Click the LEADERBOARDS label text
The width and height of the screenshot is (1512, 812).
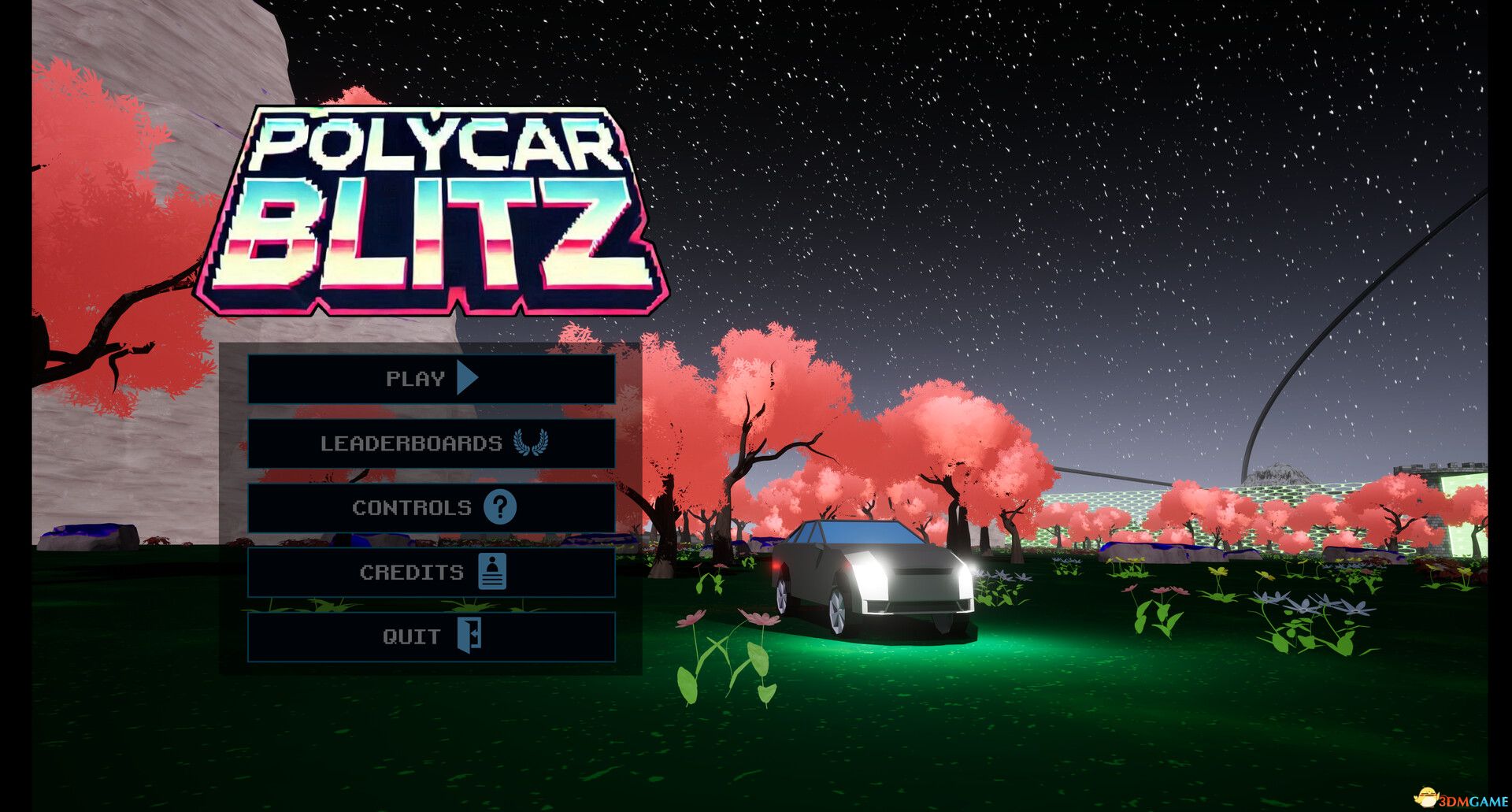coord(409,443)
